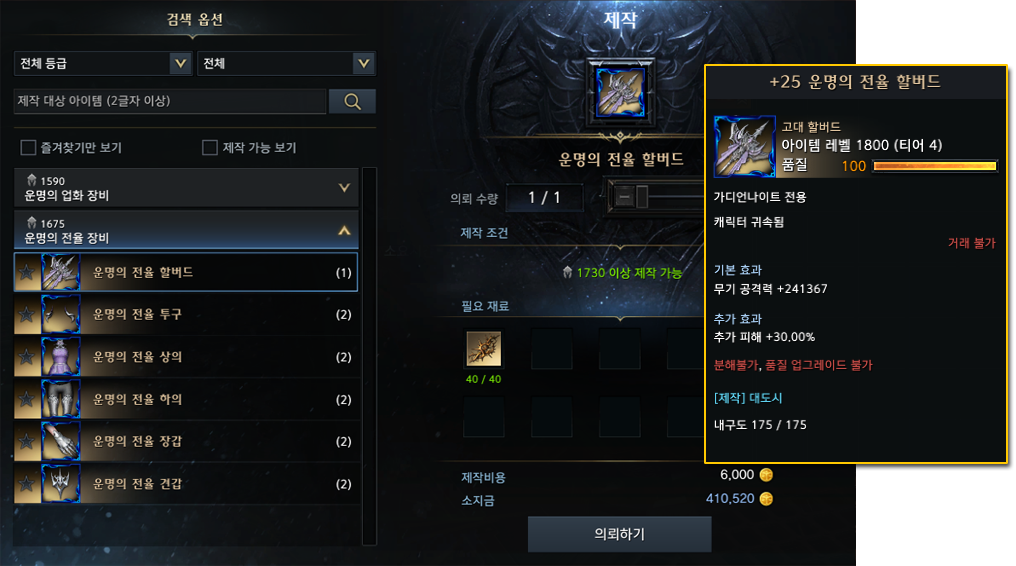Choose the 운명의 전율 장갑 recipe
1016x566 pixels.
186,442
